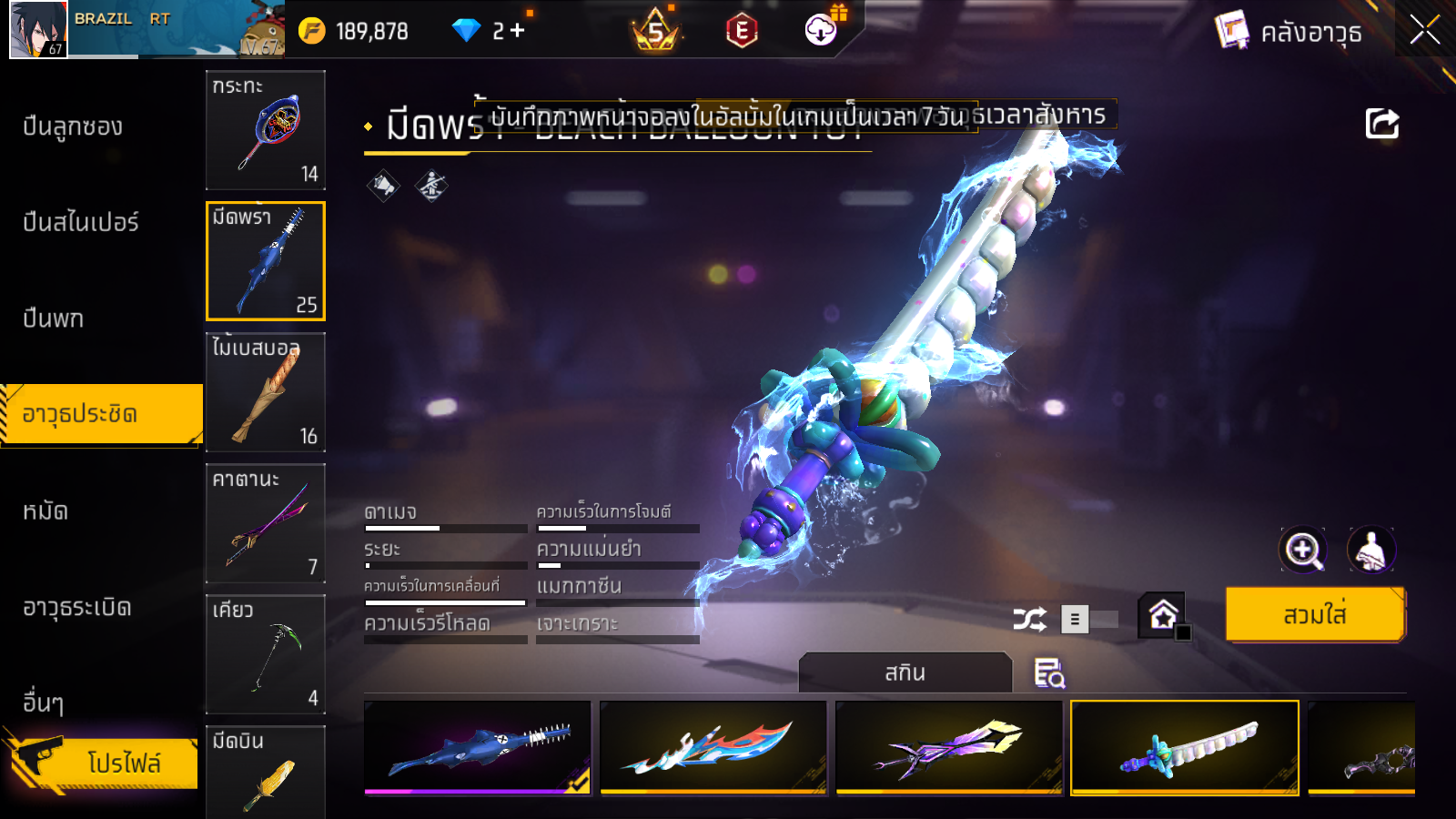The image size is (1456, 819).
Task: Add diamonds with the plus button
Action: click(x=518, y=31)
